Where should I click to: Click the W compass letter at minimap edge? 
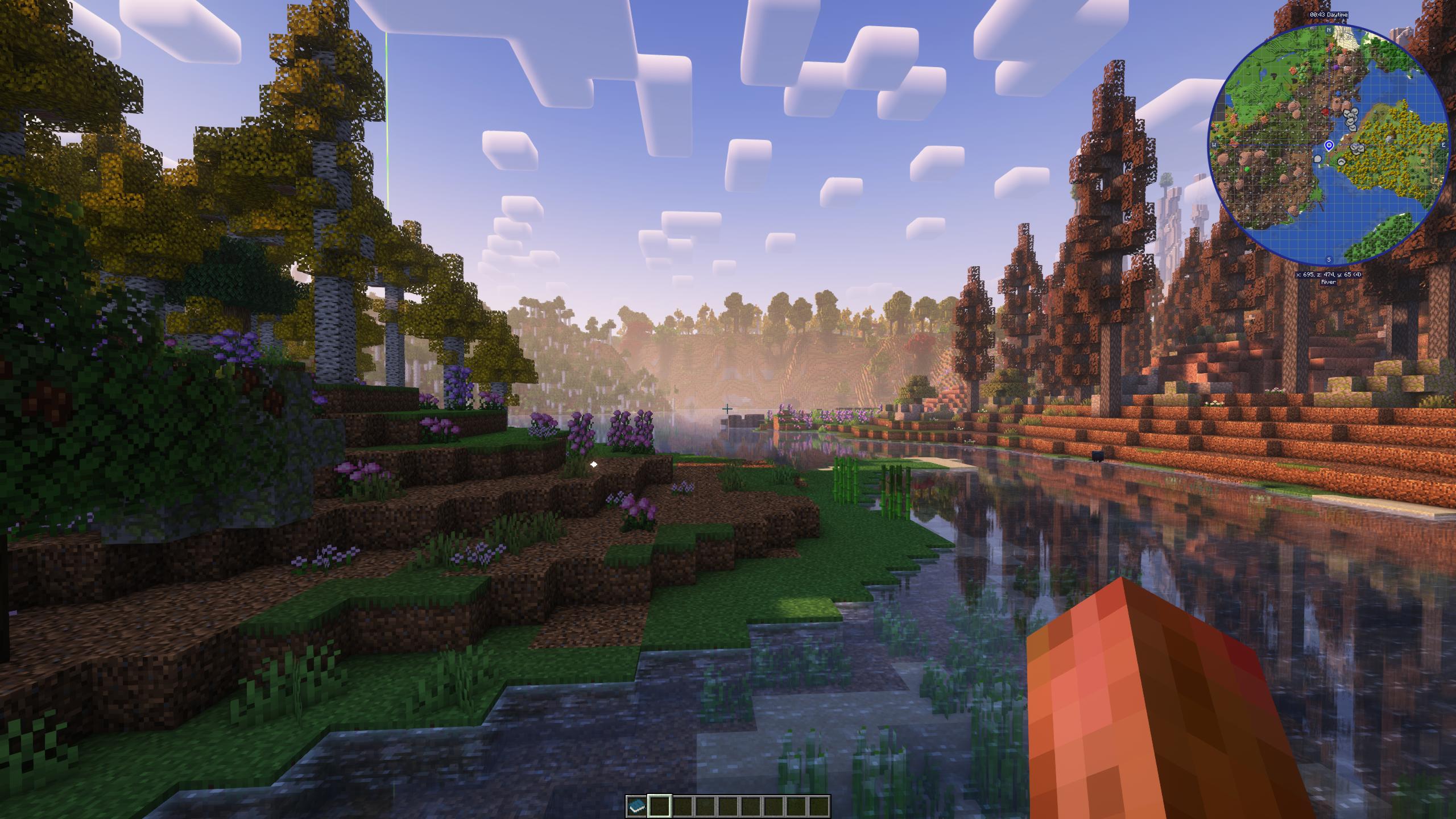(x=1215, y=145)
